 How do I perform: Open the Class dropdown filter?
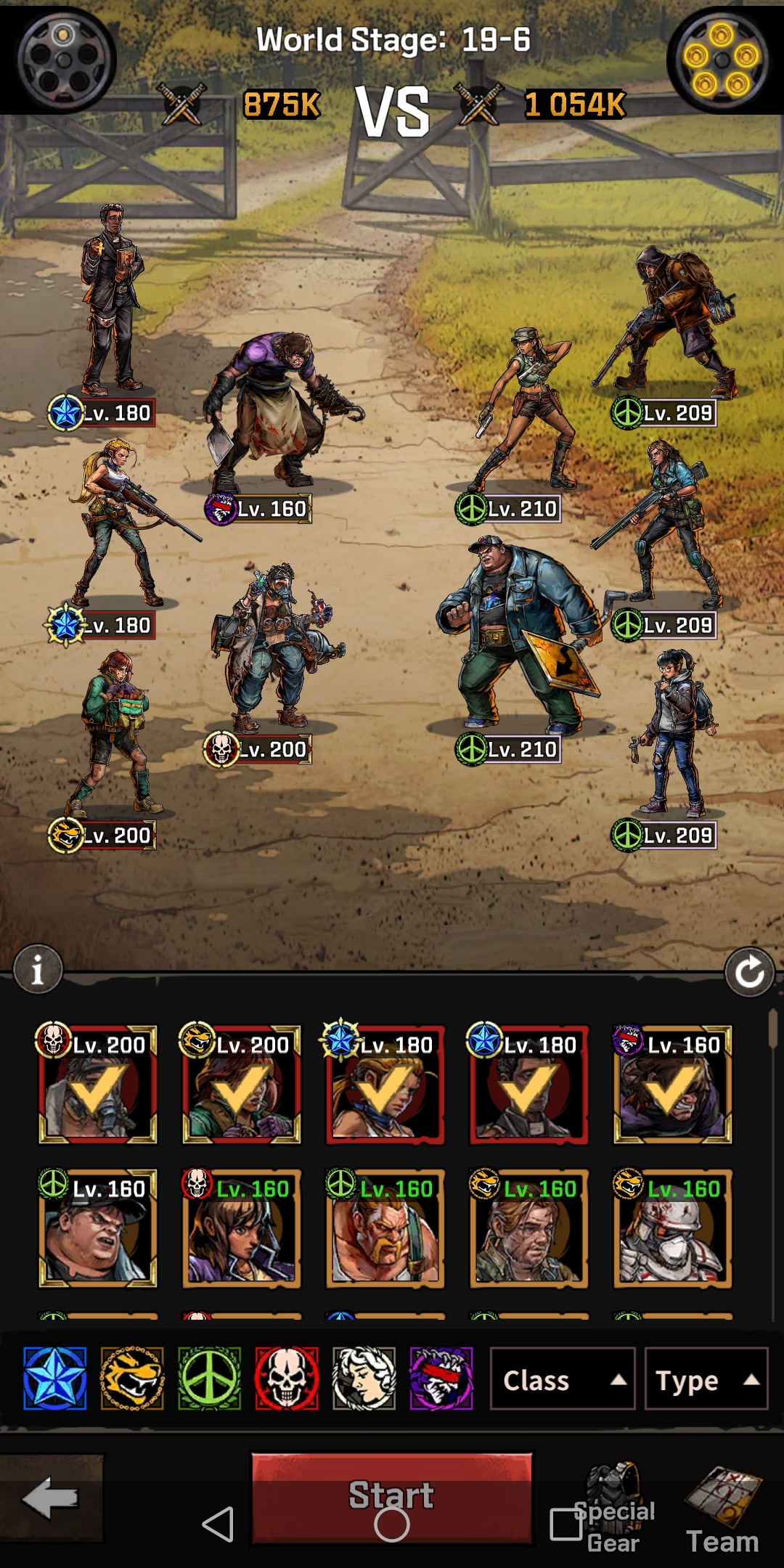pos(562,1379)
